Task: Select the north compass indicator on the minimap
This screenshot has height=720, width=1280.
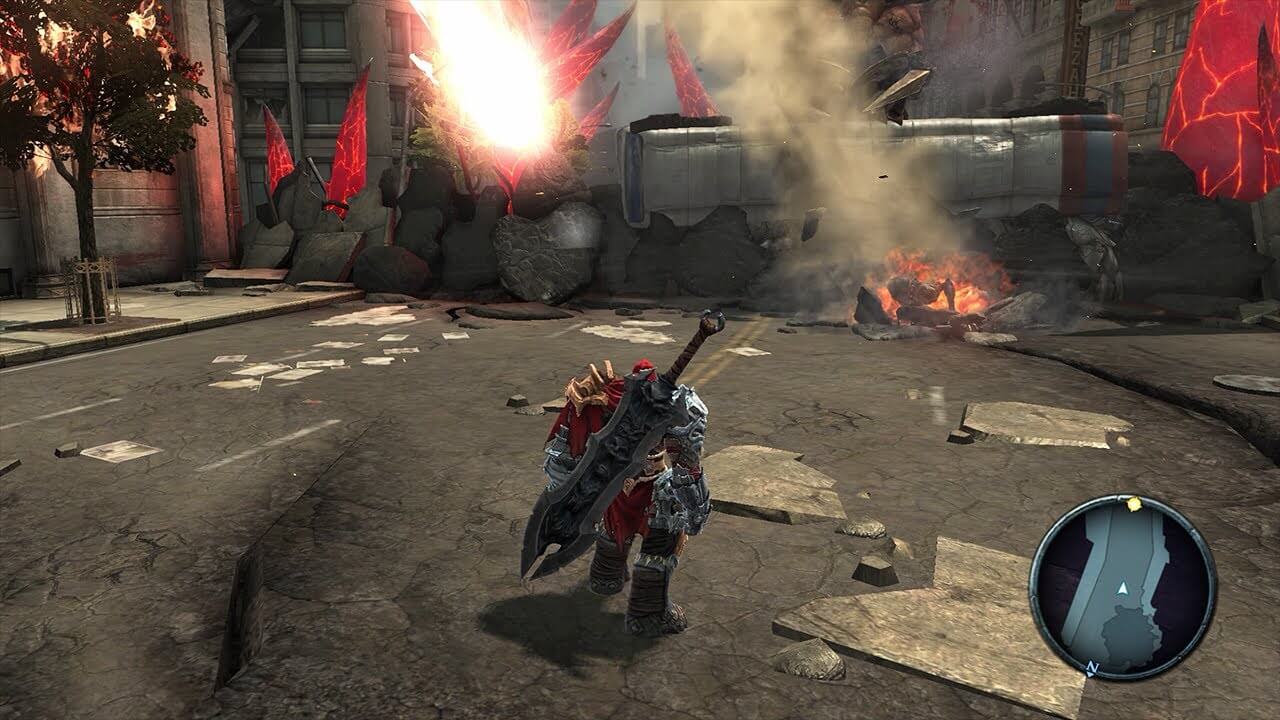Action: point(1093,667)
